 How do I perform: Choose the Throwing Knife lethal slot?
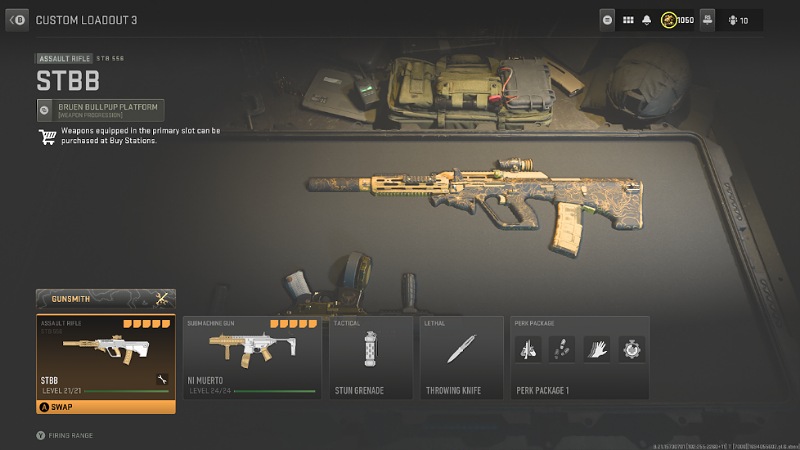[x=461, y=357]
